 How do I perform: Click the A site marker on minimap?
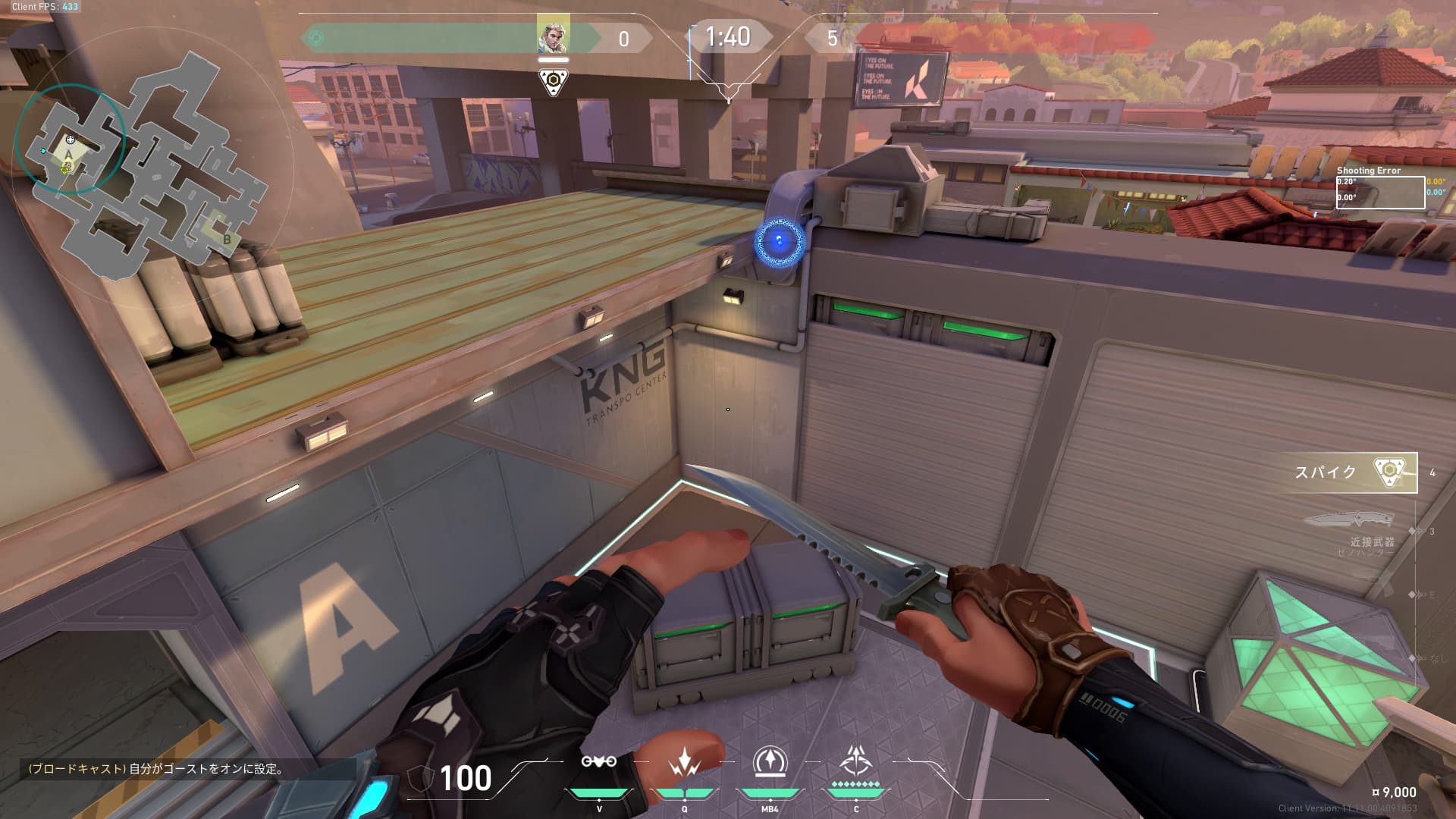click(x=68, y=154)
